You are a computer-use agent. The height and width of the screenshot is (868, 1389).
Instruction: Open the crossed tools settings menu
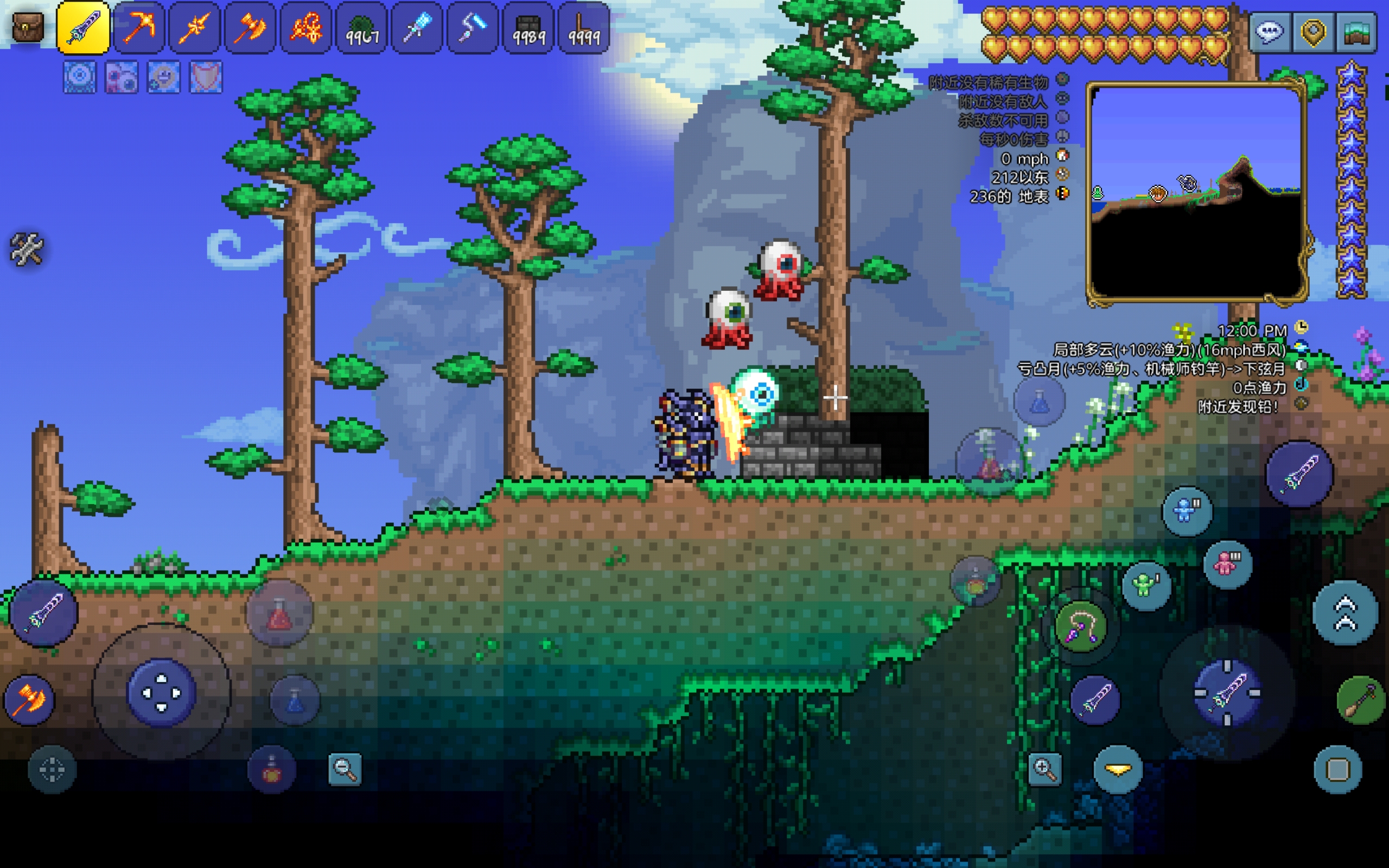pos(27,249)
